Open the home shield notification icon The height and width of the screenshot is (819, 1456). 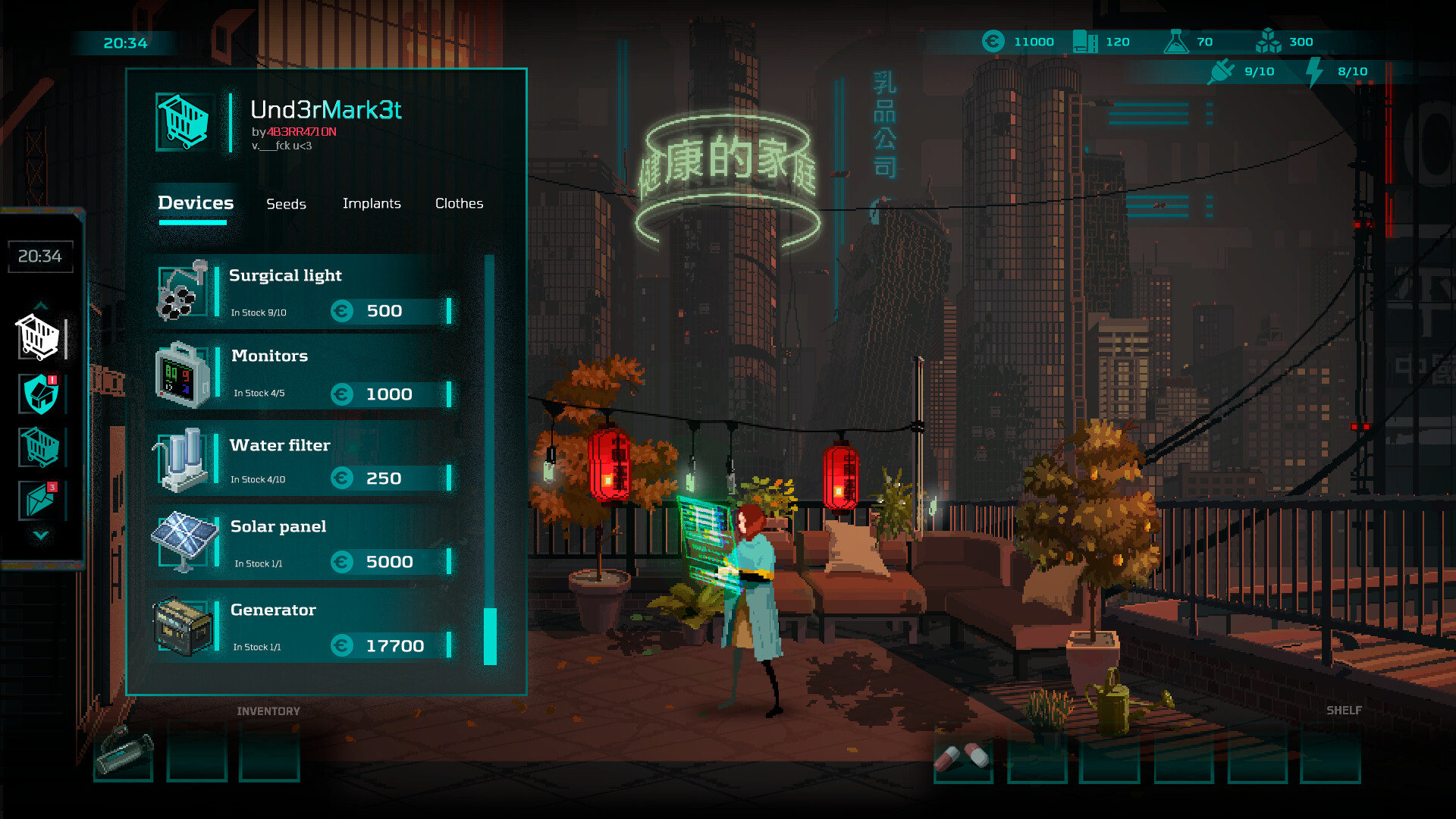coord(40,394)
